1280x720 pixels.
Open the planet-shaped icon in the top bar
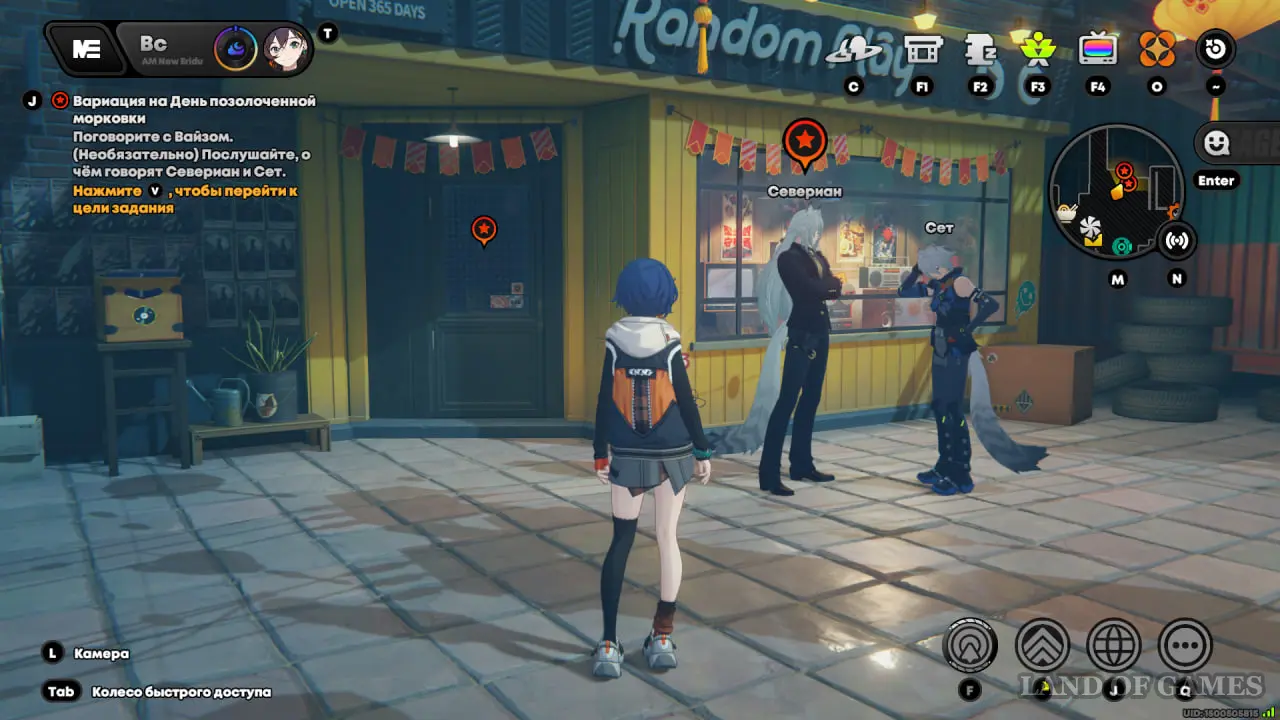[853, 51]
